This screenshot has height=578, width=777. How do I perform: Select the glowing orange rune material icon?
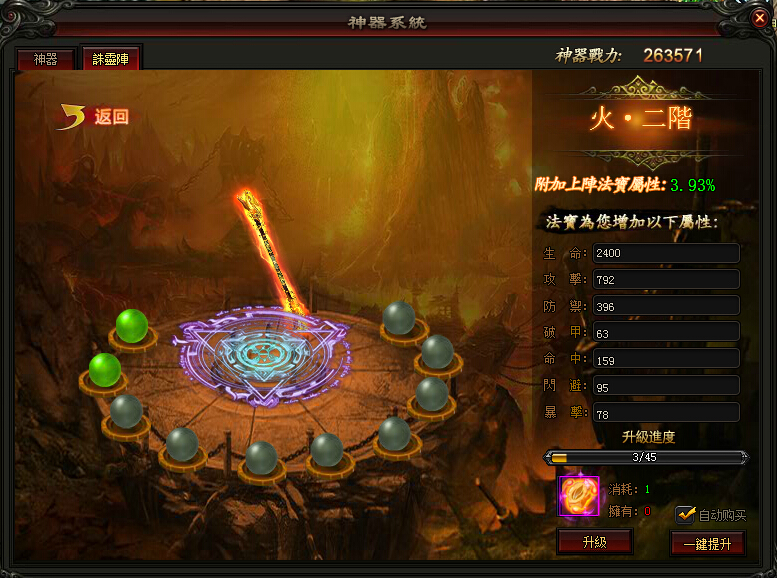tap(578, 495)
